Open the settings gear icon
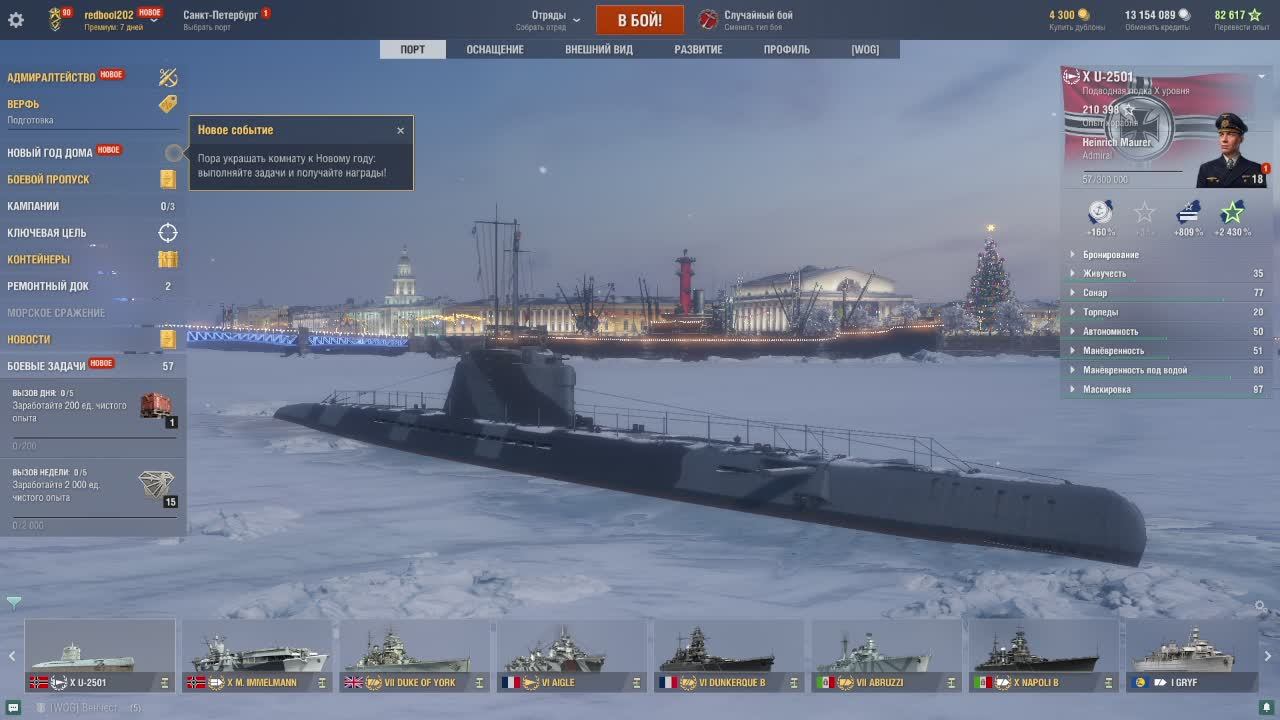Screen dimensions: 1280x720 (x=16, y=20)
